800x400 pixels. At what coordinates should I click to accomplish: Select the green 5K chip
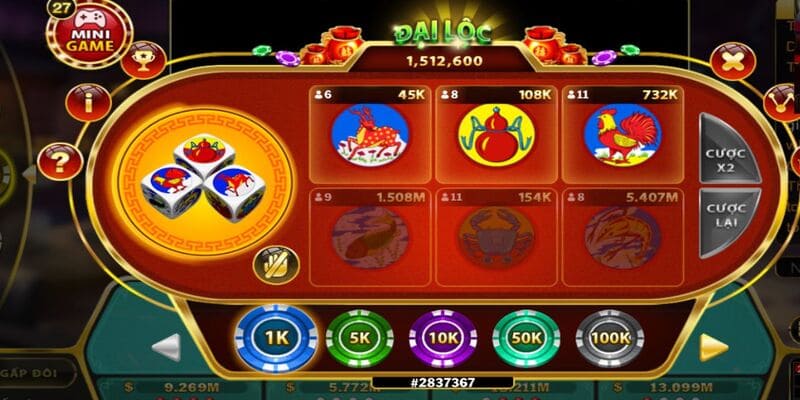click(360, 338)
